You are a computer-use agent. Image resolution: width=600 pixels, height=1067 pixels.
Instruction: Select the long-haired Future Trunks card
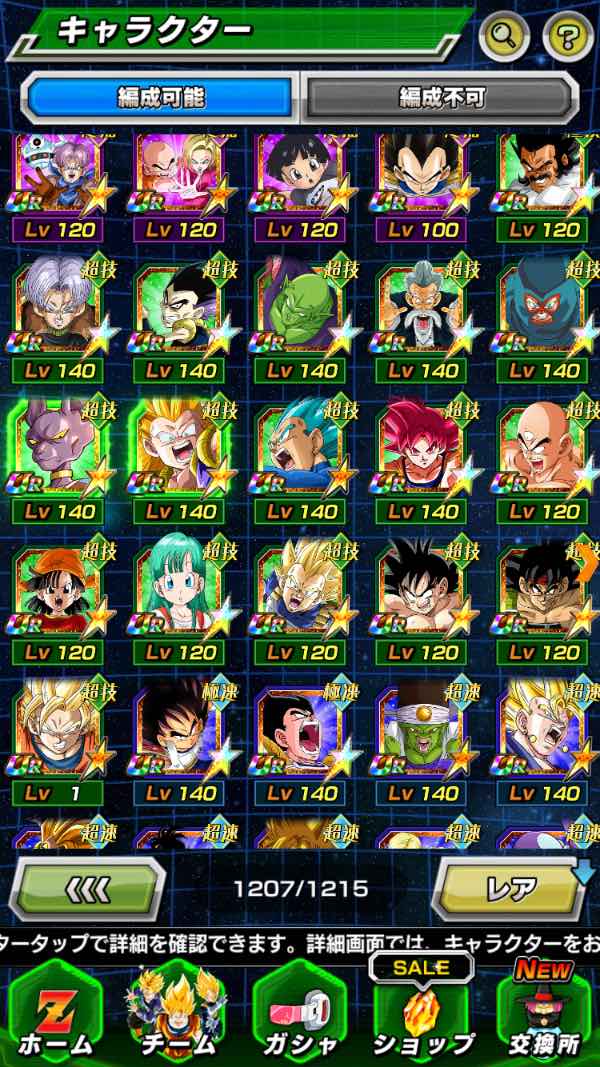pos(61,310)
